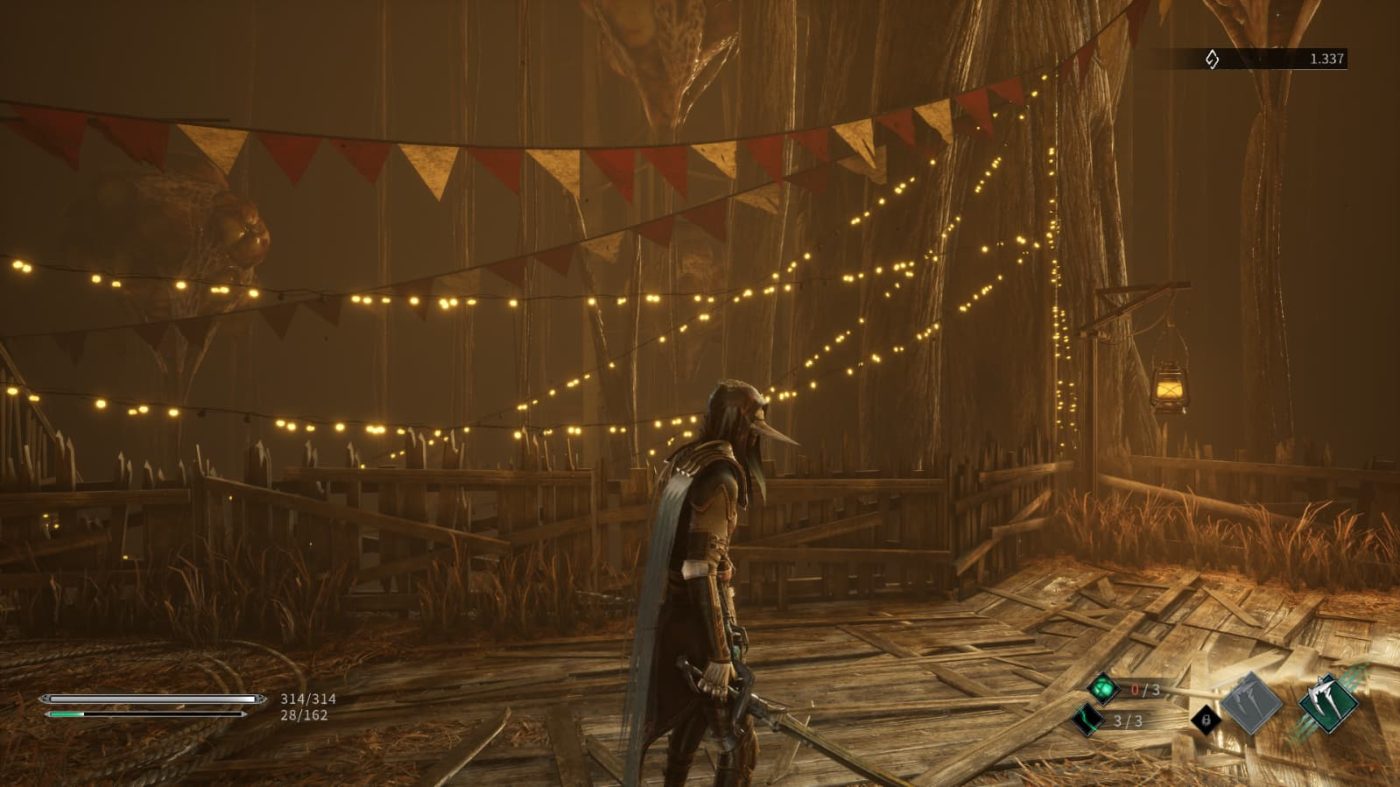Select the green feather dart icon
The width and height of the screenshot is (1400, 787).
(x=1088, y=719)
